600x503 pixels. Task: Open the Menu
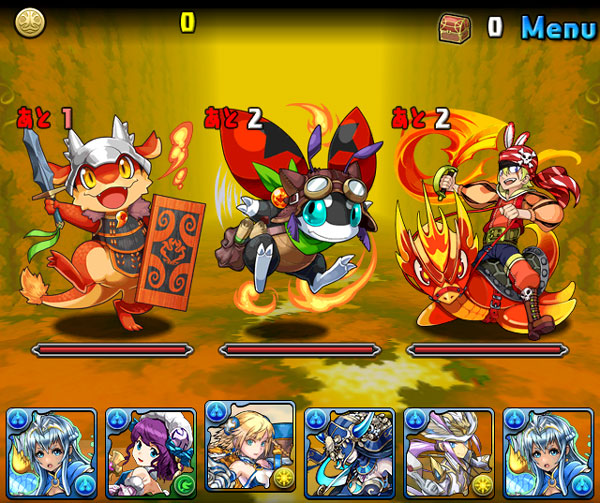click(558, 27)
